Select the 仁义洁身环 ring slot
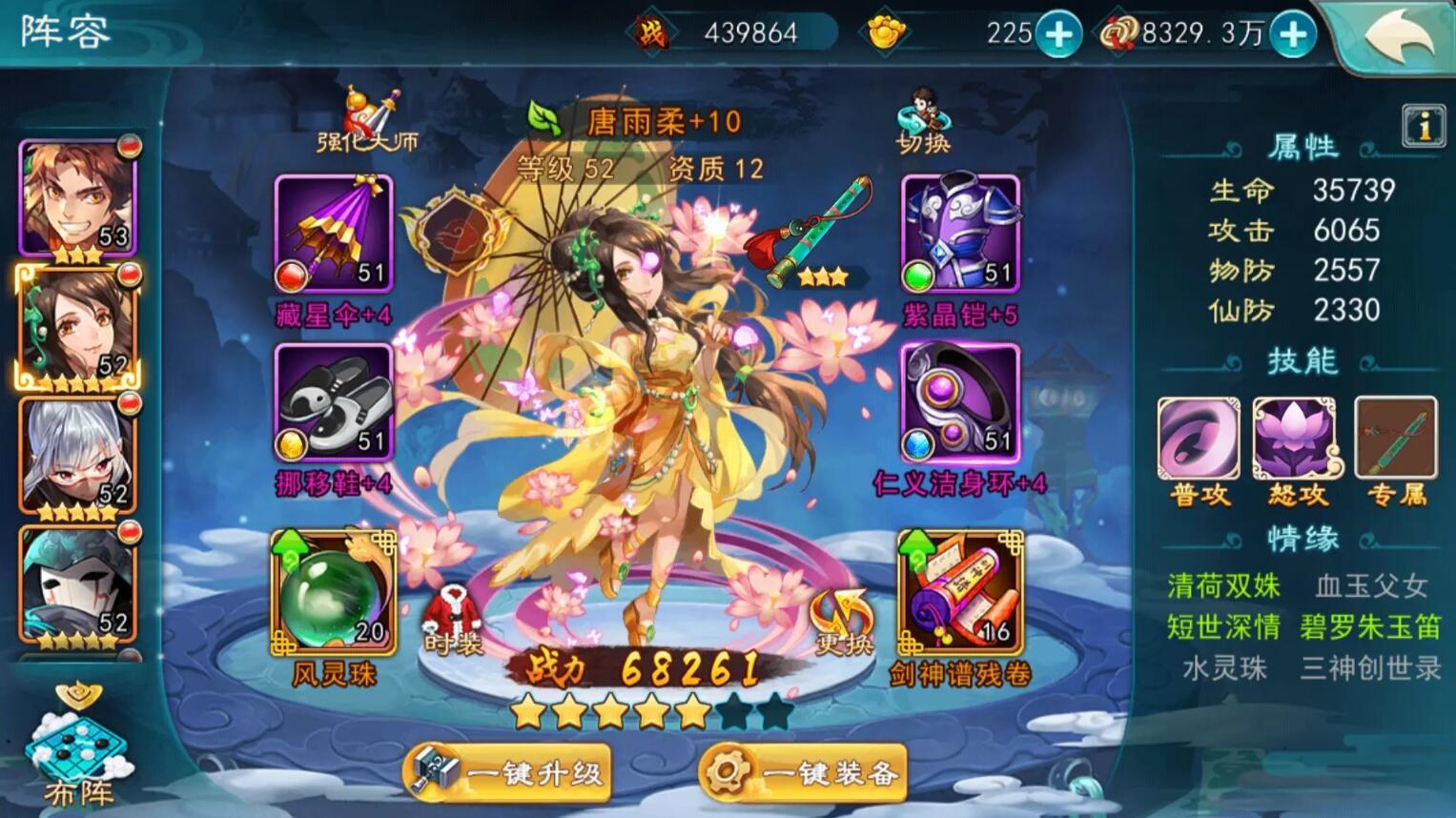This screenshot has width=1456, height=818. click(960, 402)
